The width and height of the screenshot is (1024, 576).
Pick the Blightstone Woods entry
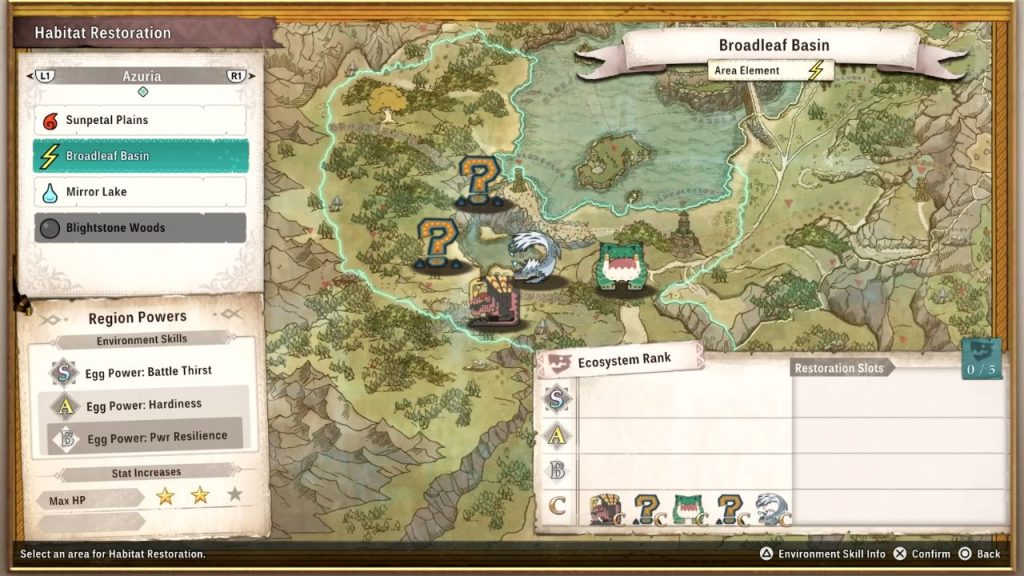(141, 228)
